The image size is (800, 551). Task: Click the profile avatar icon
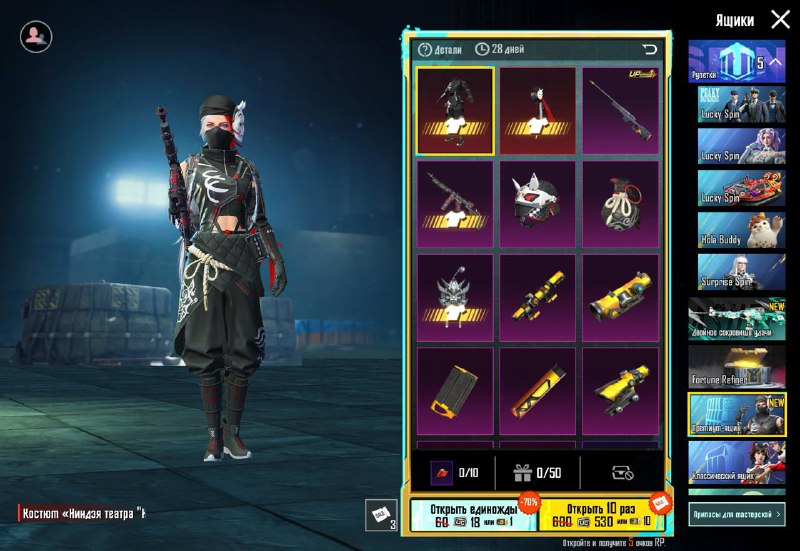(36, 37)
